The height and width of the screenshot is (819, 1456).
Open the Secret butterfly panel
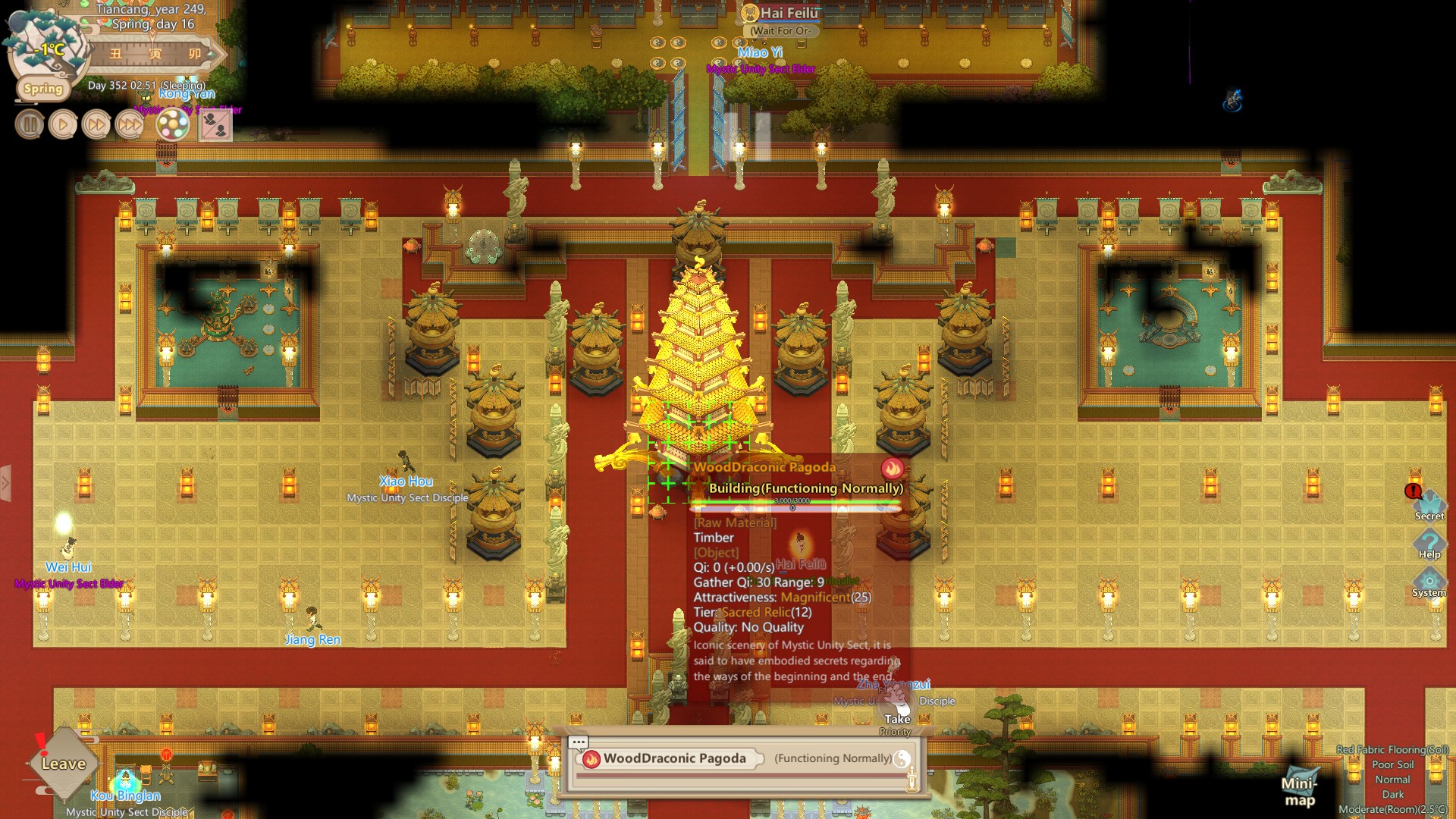[x=1430, y=504]
